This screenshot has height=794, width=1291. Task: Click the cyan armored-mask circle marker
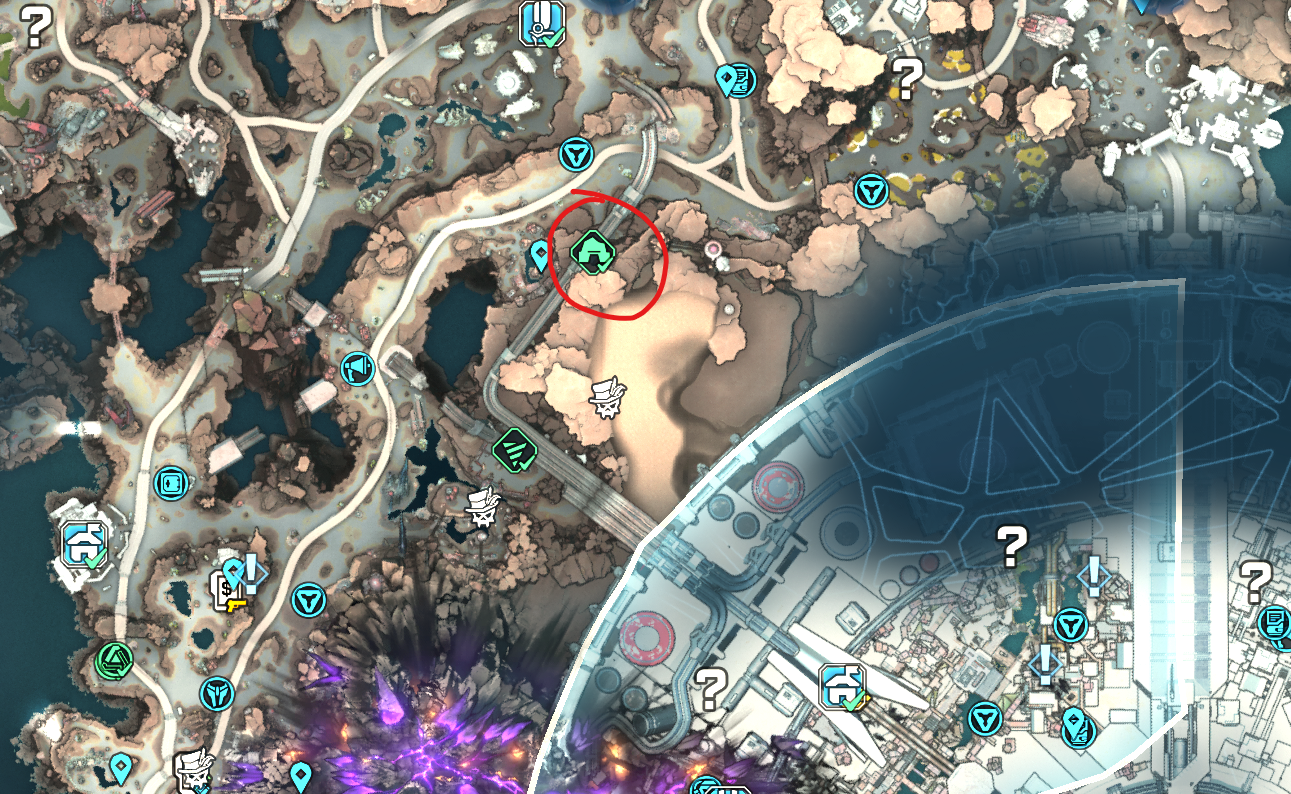click(217, 692)
